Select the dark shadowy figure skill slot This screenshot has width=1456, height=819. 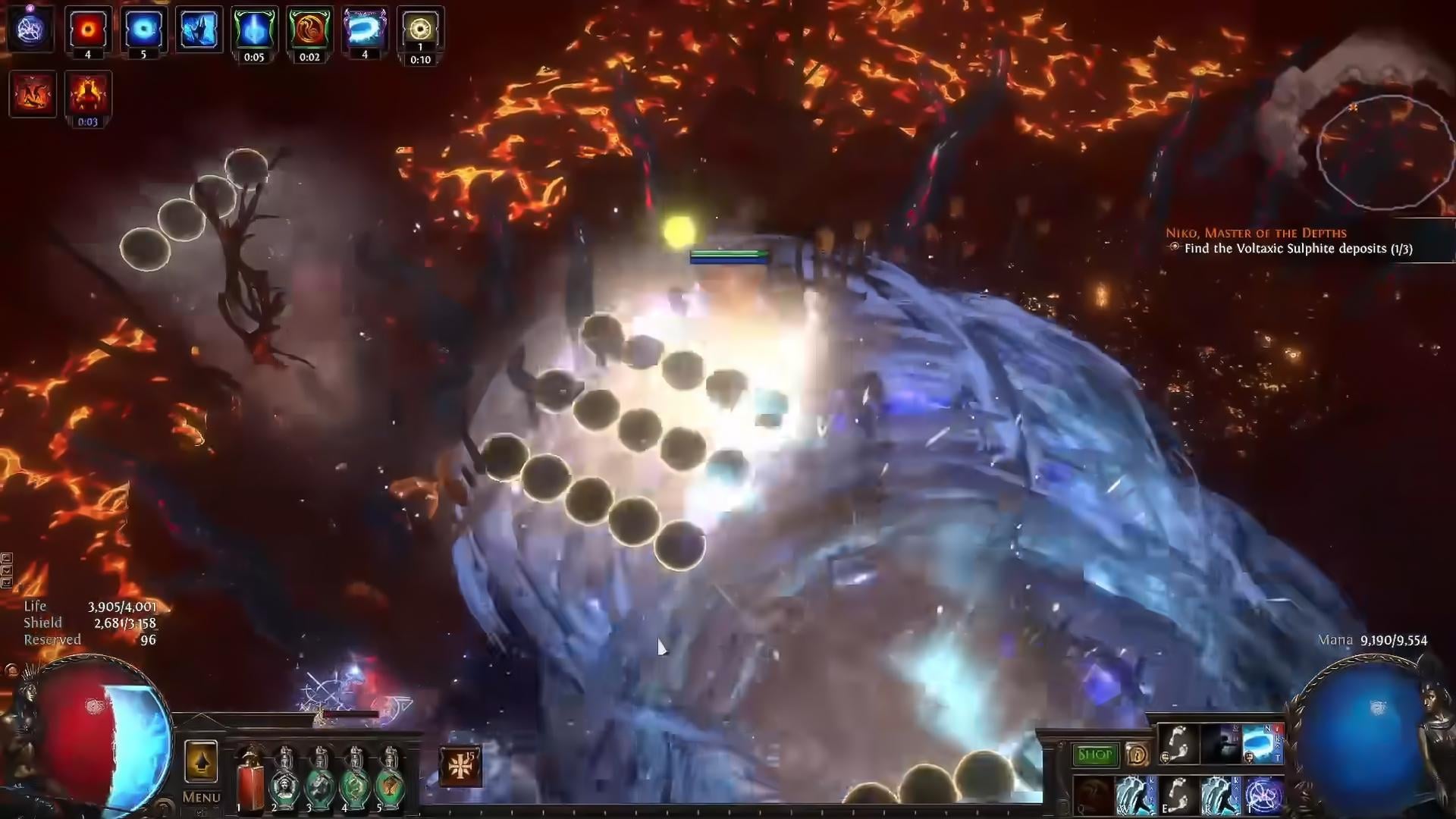[x=1220, y=744]
